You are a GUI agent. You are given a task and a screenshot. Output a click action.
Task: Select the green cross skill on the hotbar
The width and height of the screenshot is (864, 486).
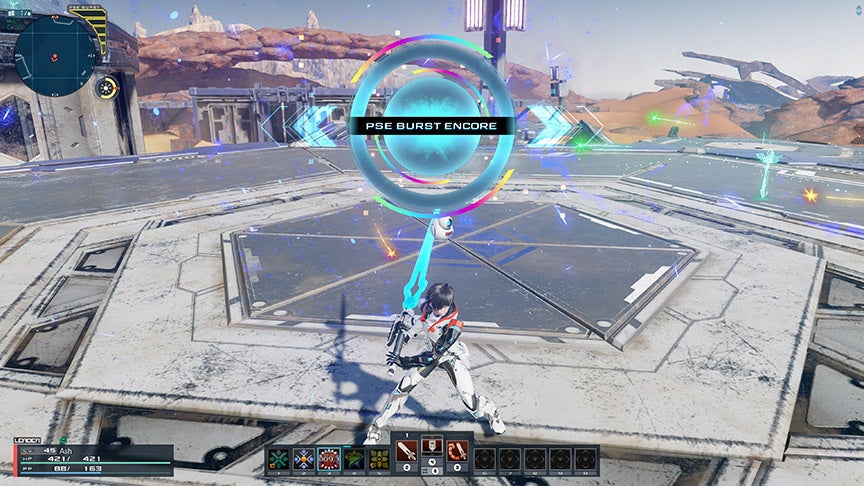(x=279, y=459)
